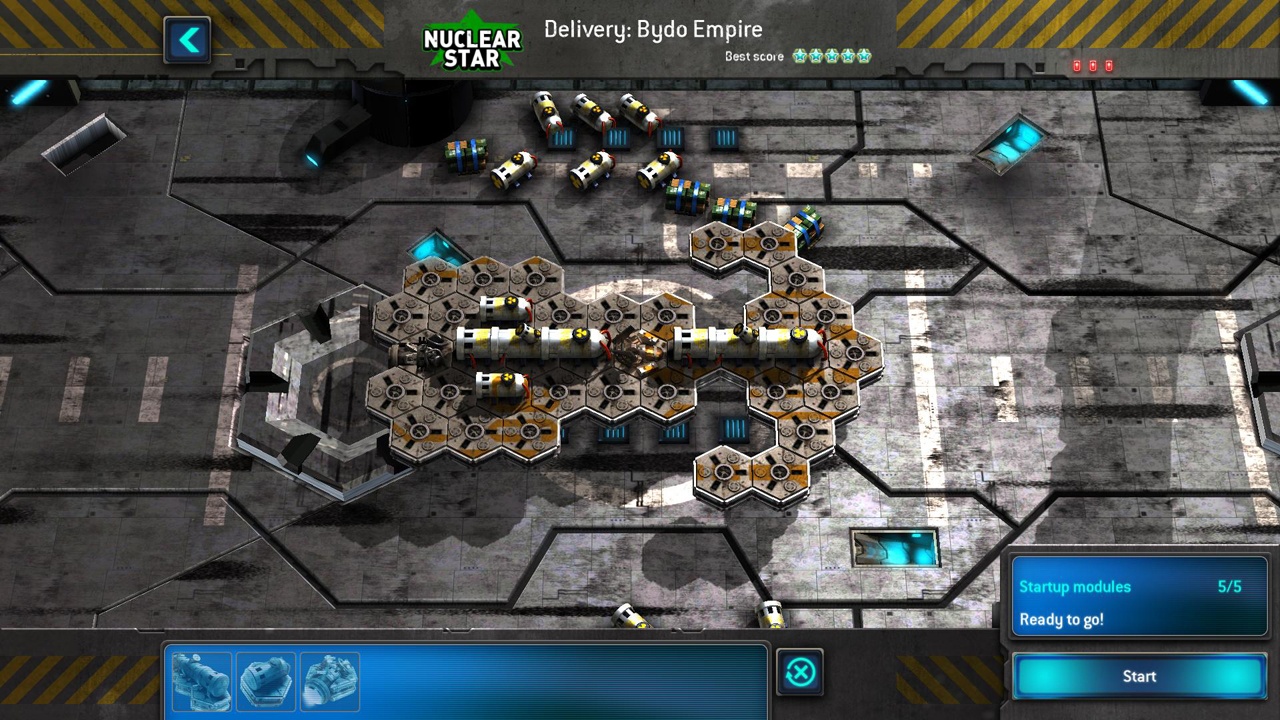The height and width of the screenshot is (720, 1280).
Task: Pick the engine thruster module
Action: pyautogui.click(x=330, y=681)
